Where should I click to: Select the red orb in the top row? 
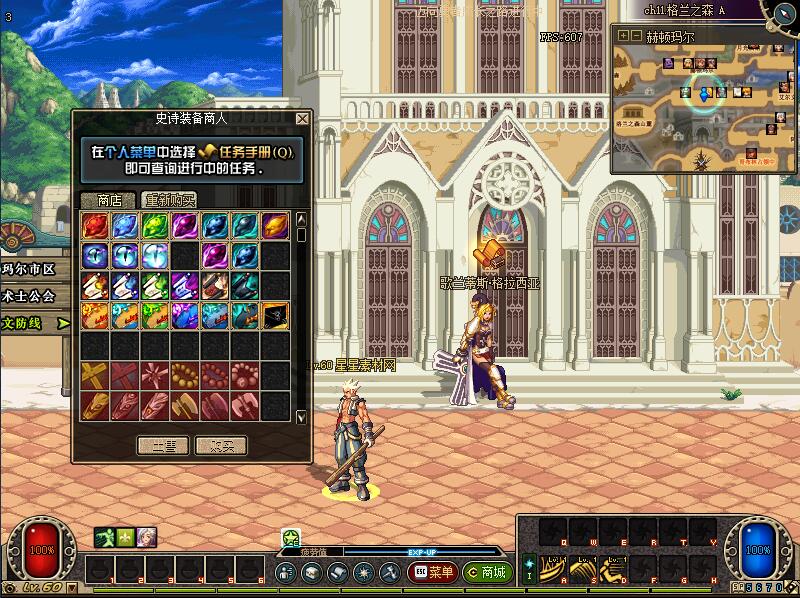[x=95, y=226]
